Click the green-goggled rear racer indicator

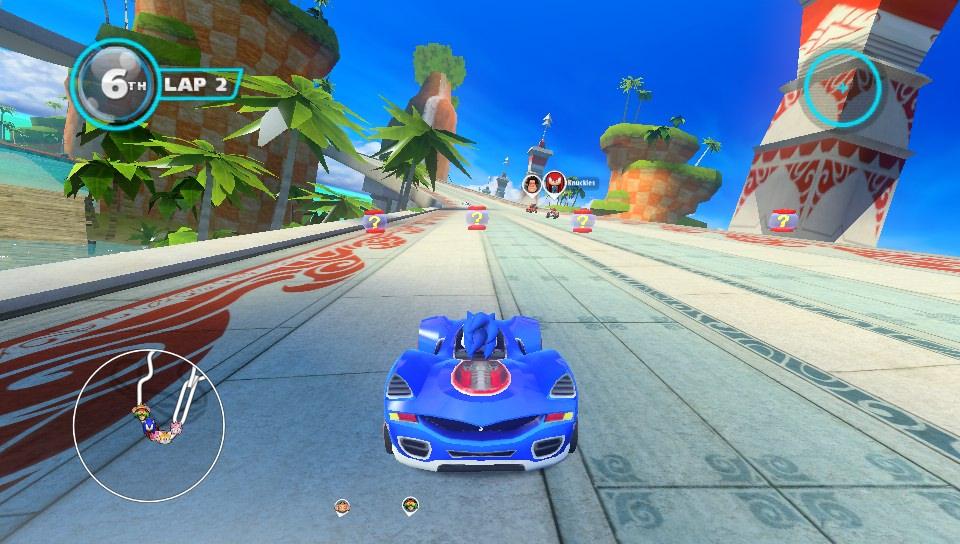click(409, 504)
